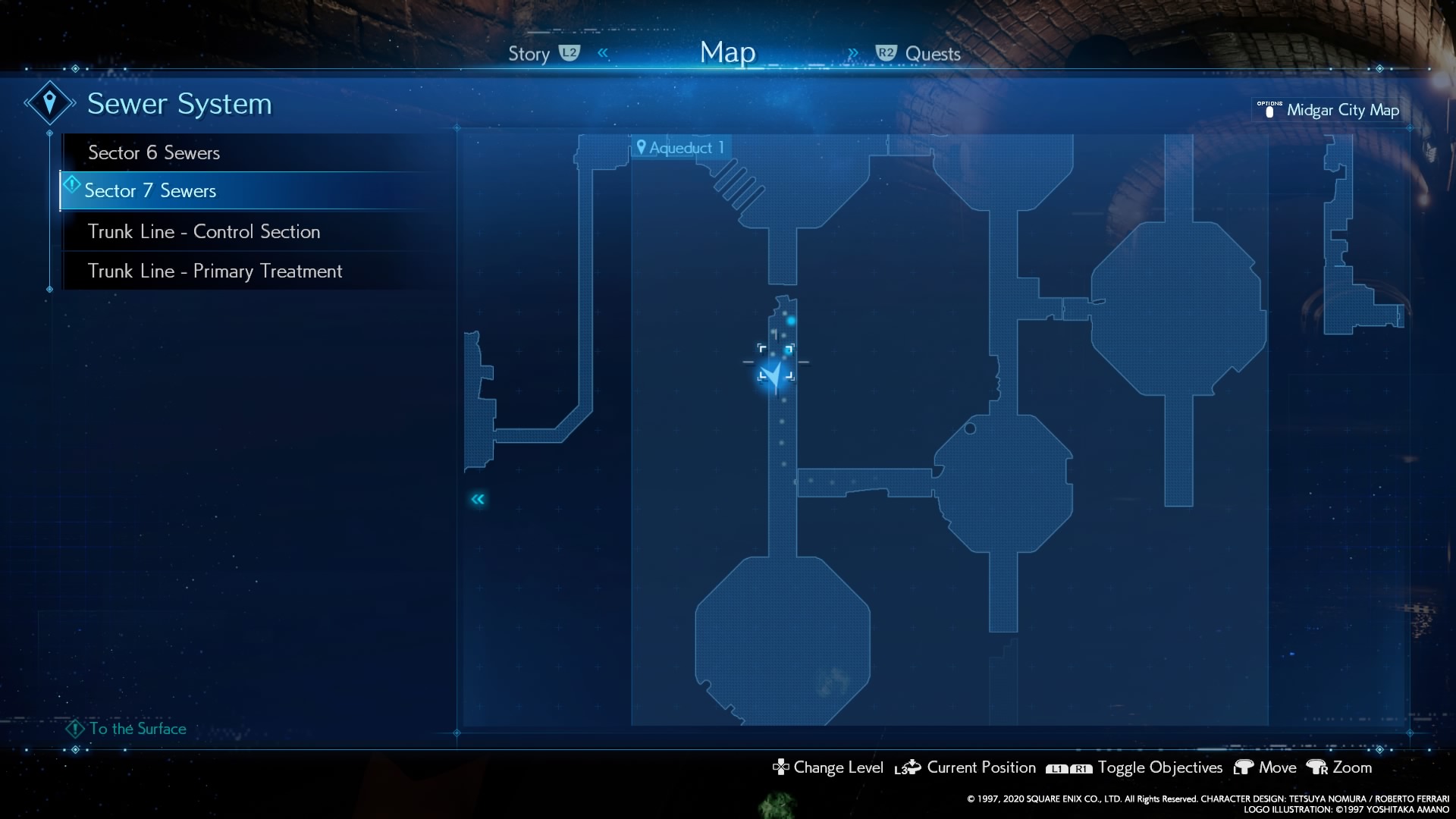
Task: Click the objective marker next to To the Surface
Action: click(74, 729)
